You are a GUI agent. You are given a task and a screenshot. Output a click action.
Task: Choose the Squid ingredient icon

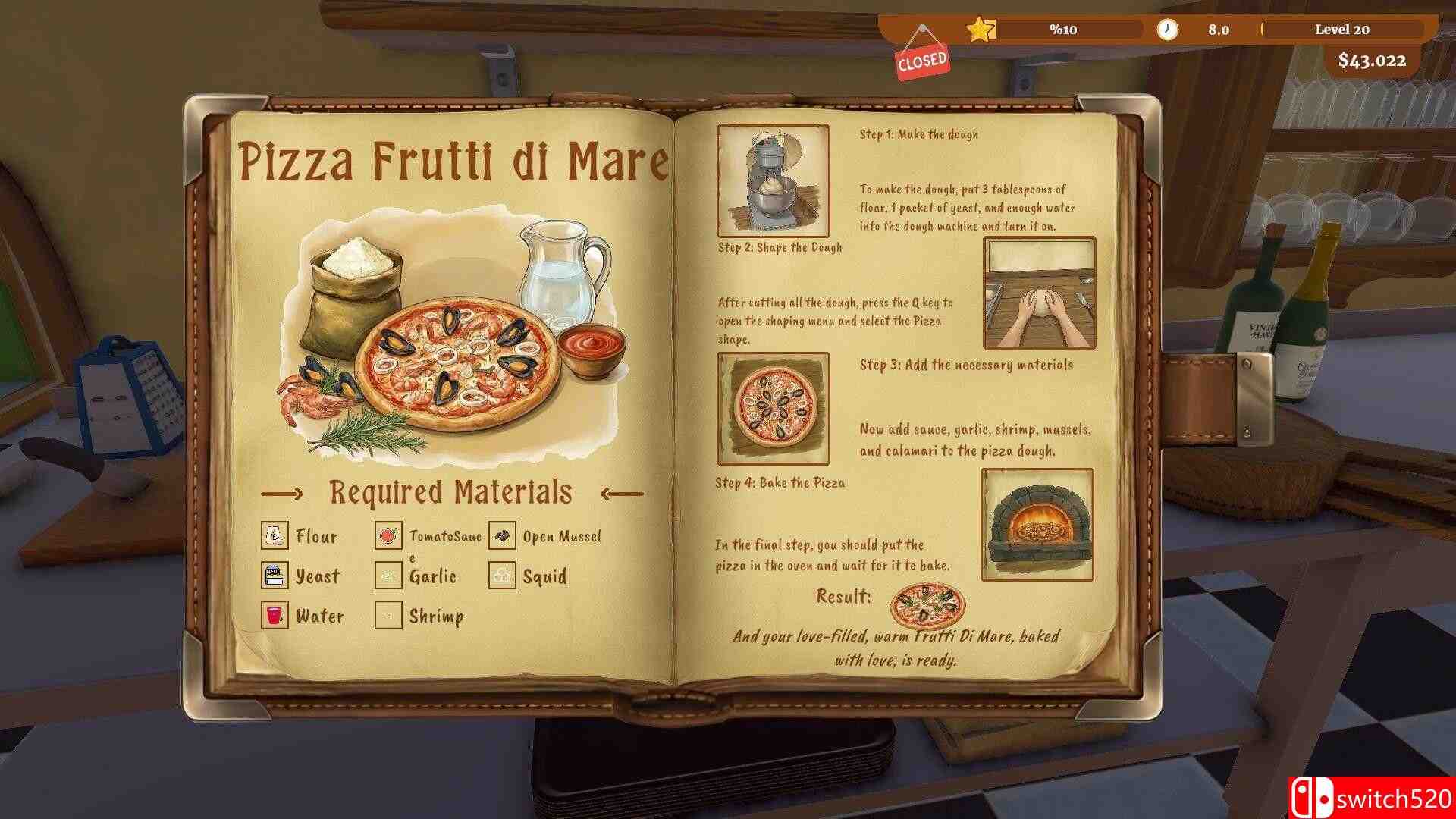tap(501, 576)
